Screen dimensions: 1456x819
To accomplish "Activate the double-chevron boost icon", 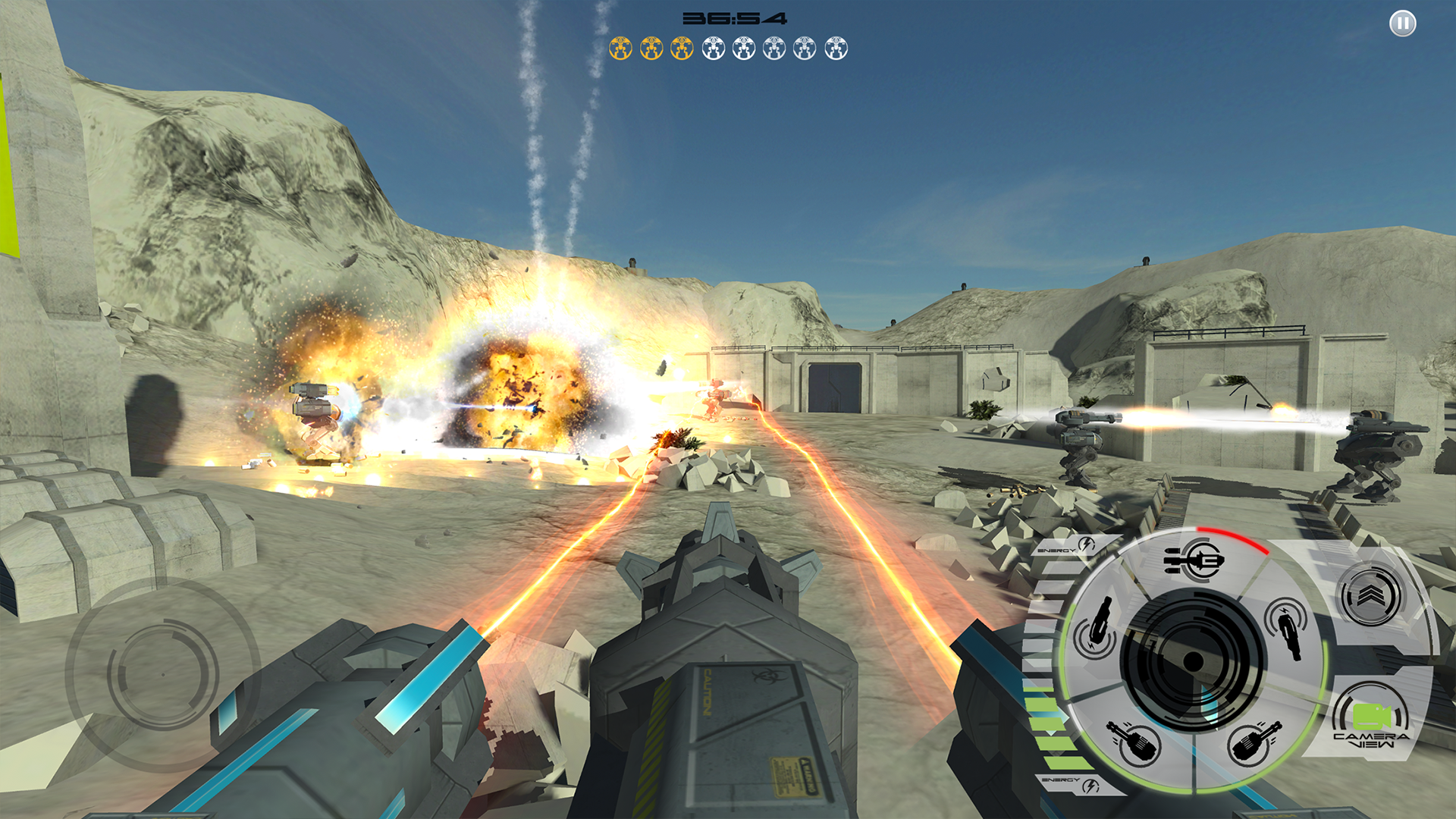I will [1369, 595].
